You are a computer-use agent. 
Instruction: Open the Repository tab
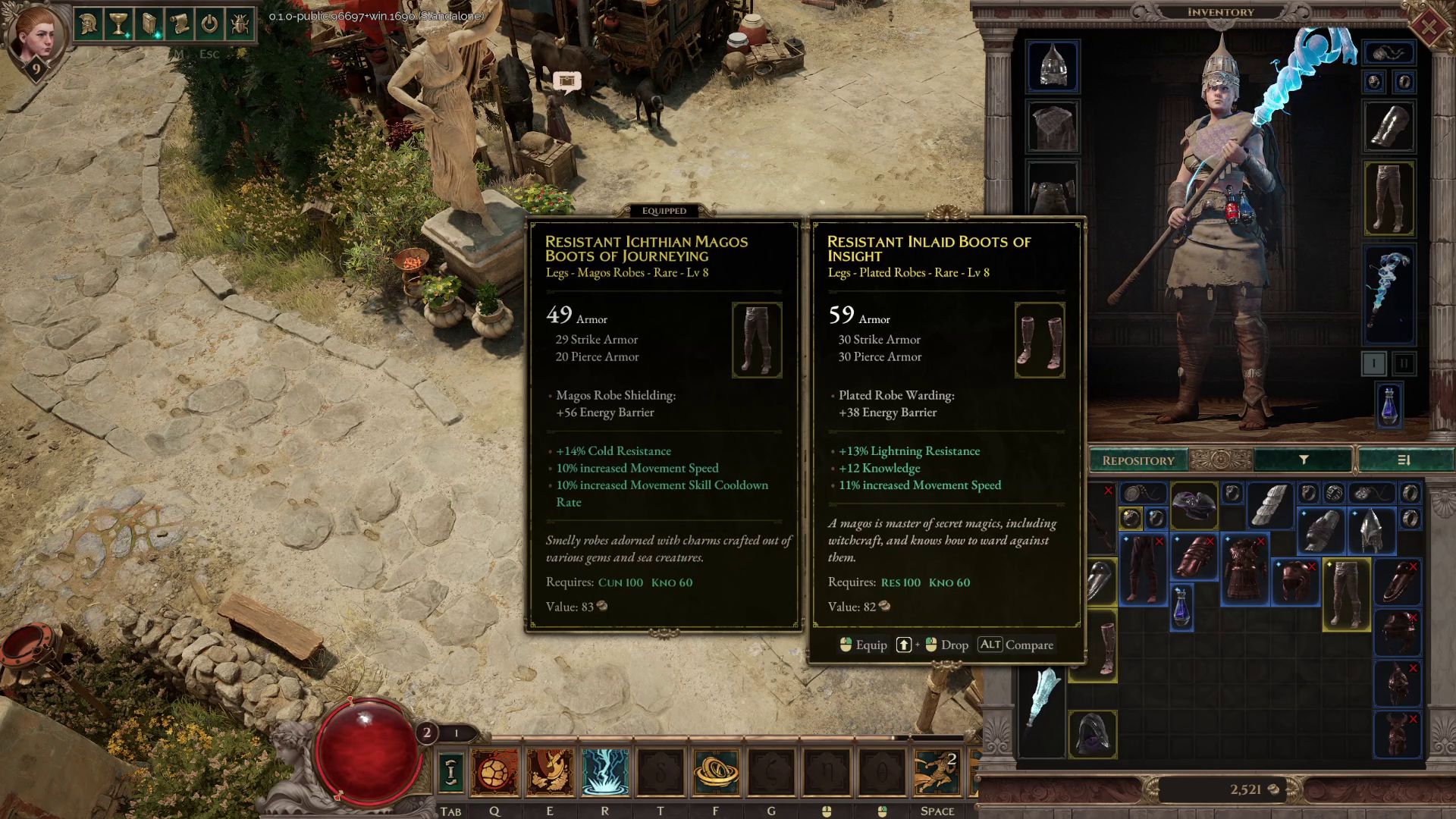[x=1137, y=460]
